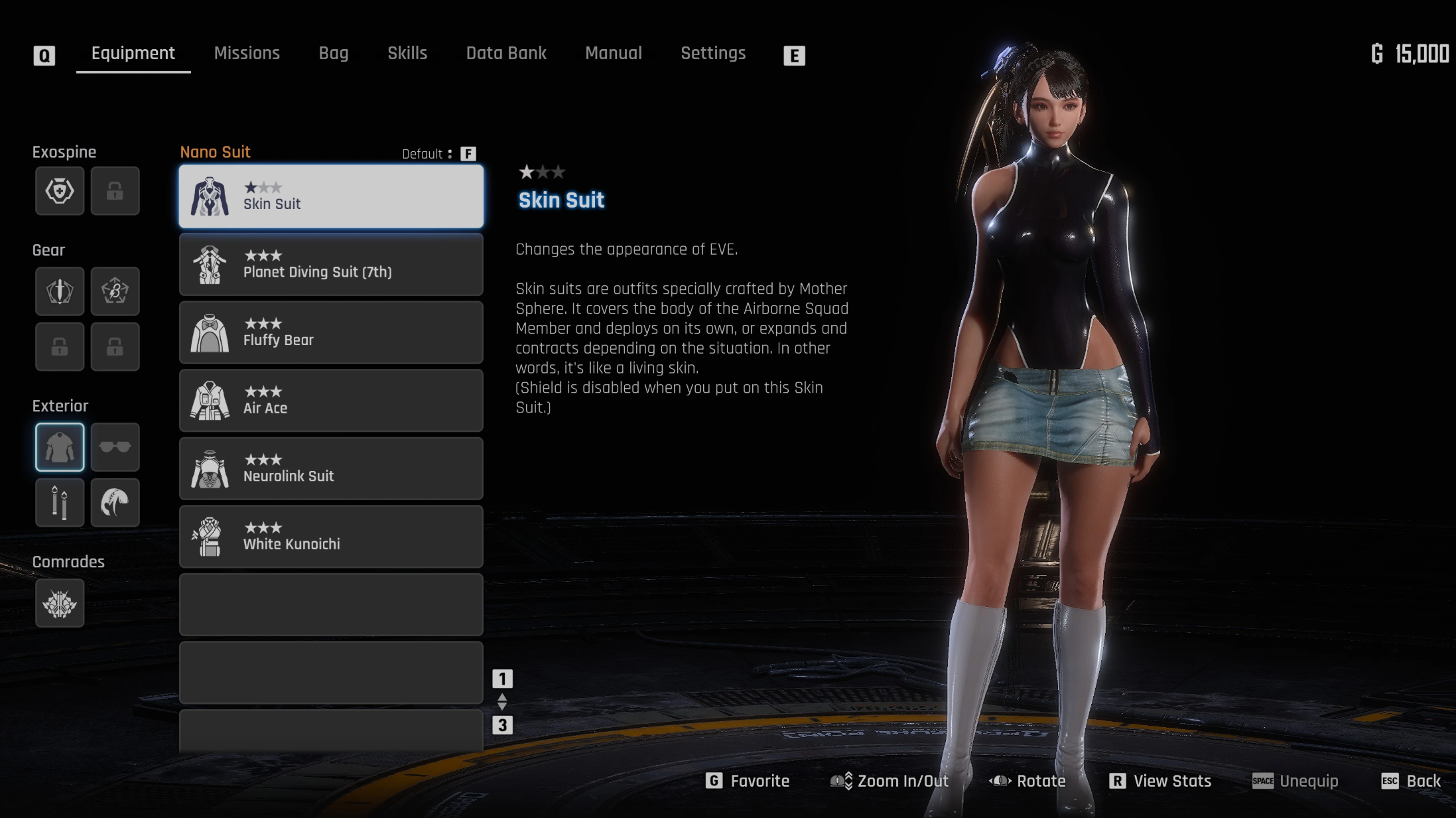Viewport: 1456px width, 818px height.
Task: Pick the Air Ace nano suit
Action: (331, 401)
